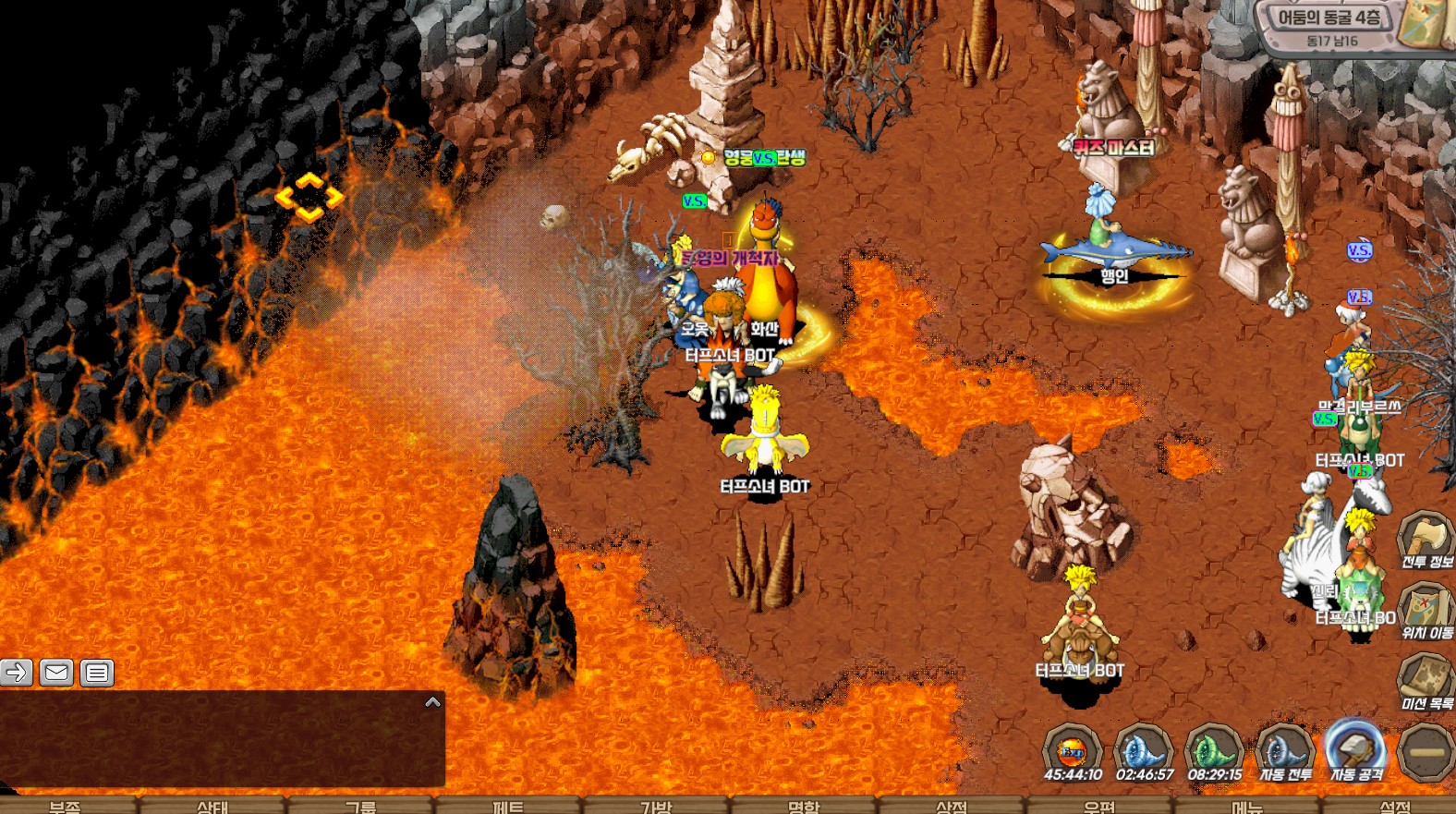Select the blue horn buff timer icon
The height and width of the screenshot is (814, 1456).
(1144, 748)
